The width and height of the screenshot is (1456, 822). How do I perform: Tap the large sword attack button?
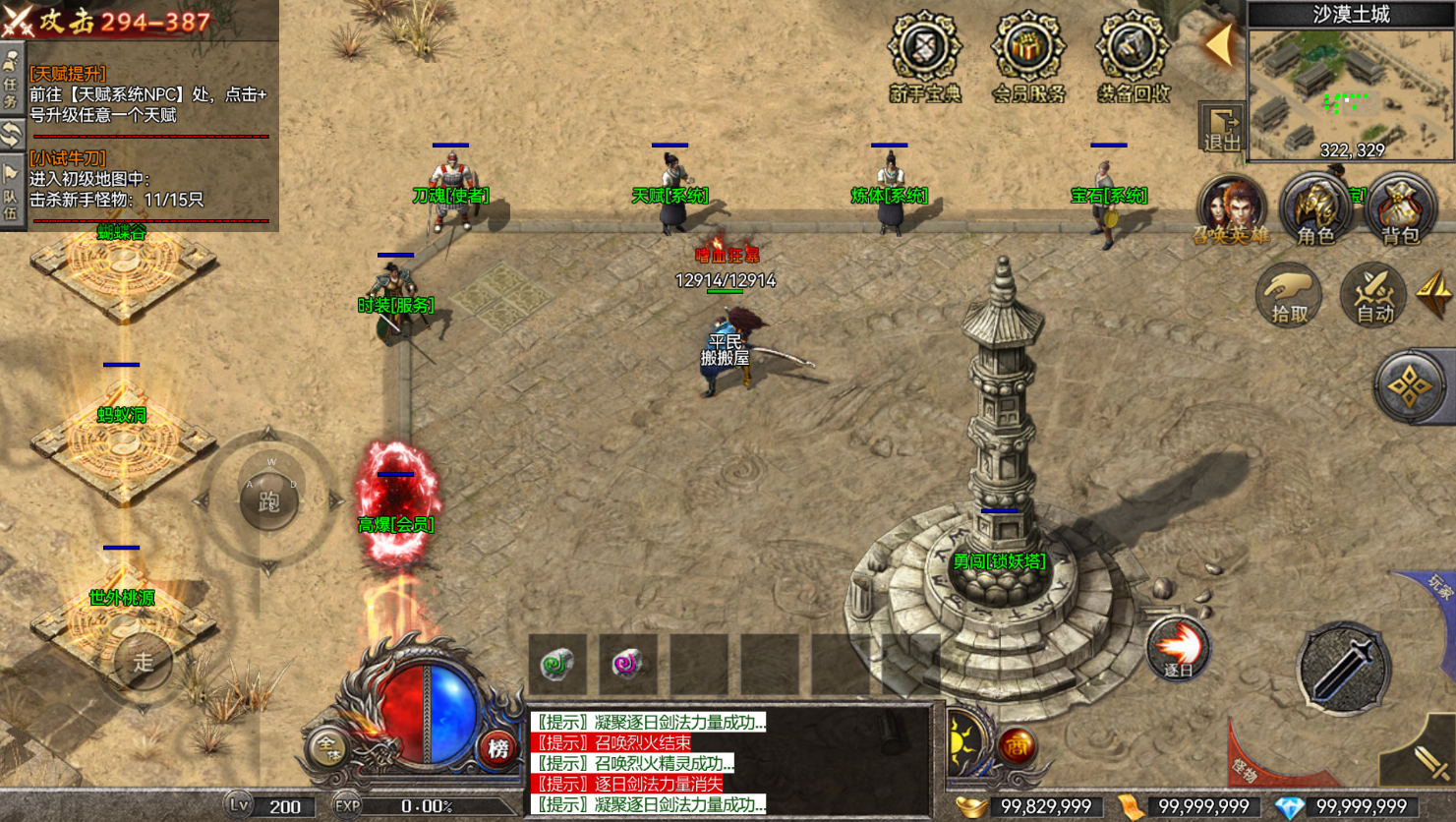click(1342, 668)
